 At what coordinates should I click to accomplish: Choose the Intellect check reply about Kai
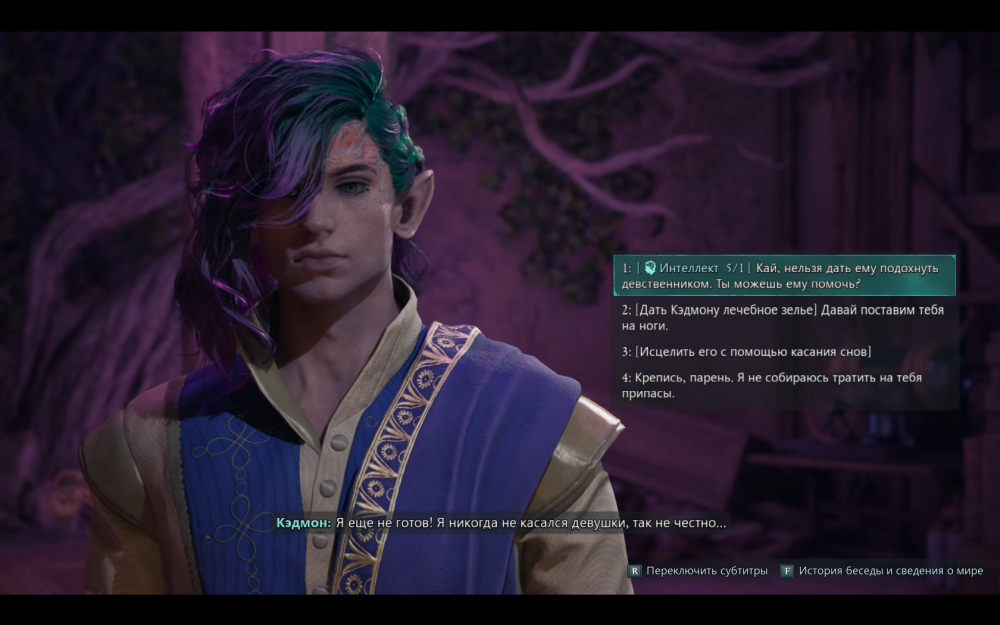784,276
